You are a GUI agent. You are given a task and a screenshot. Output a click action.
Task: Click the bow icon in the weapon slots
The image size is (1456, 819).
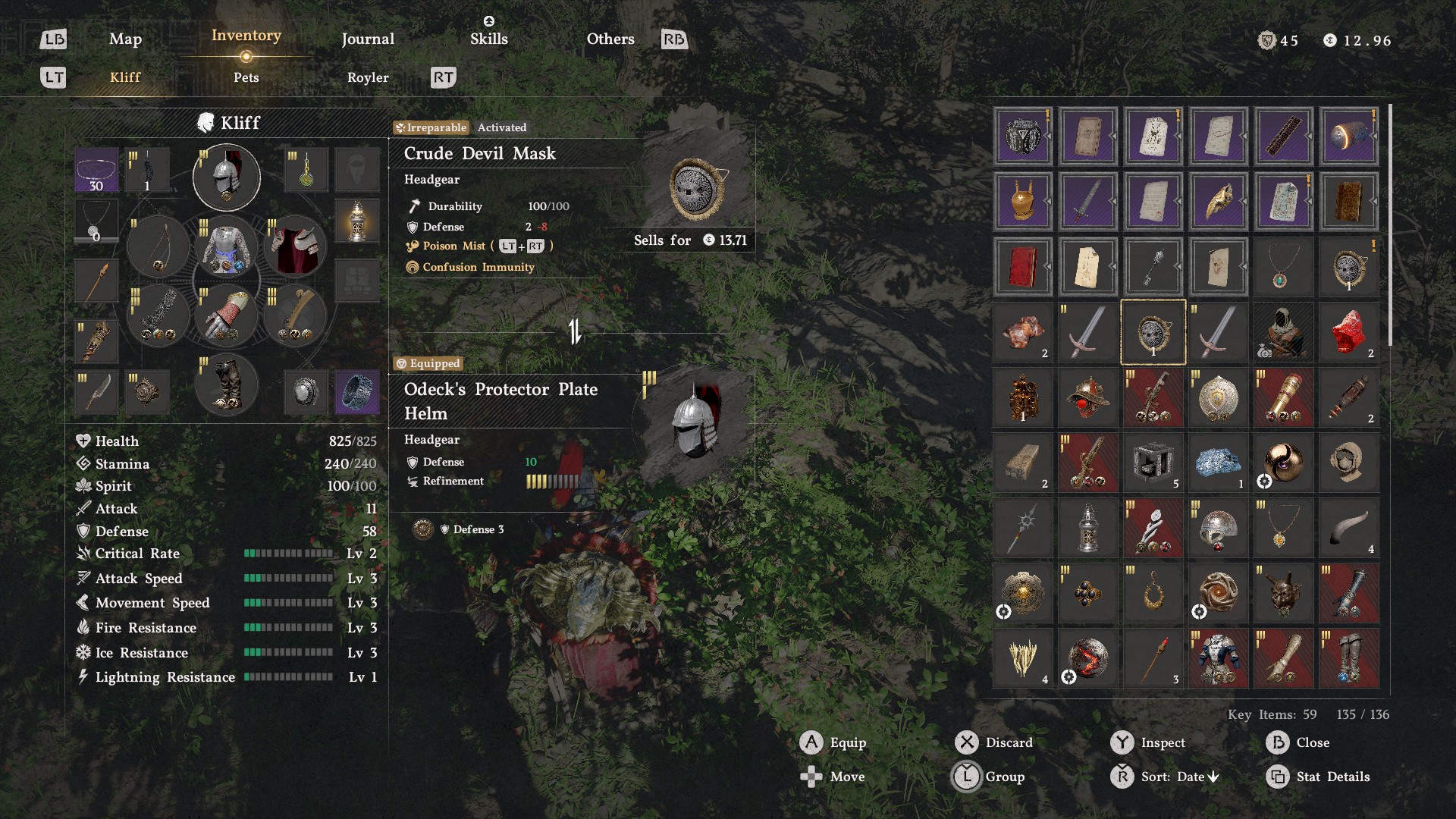[159, 246]
